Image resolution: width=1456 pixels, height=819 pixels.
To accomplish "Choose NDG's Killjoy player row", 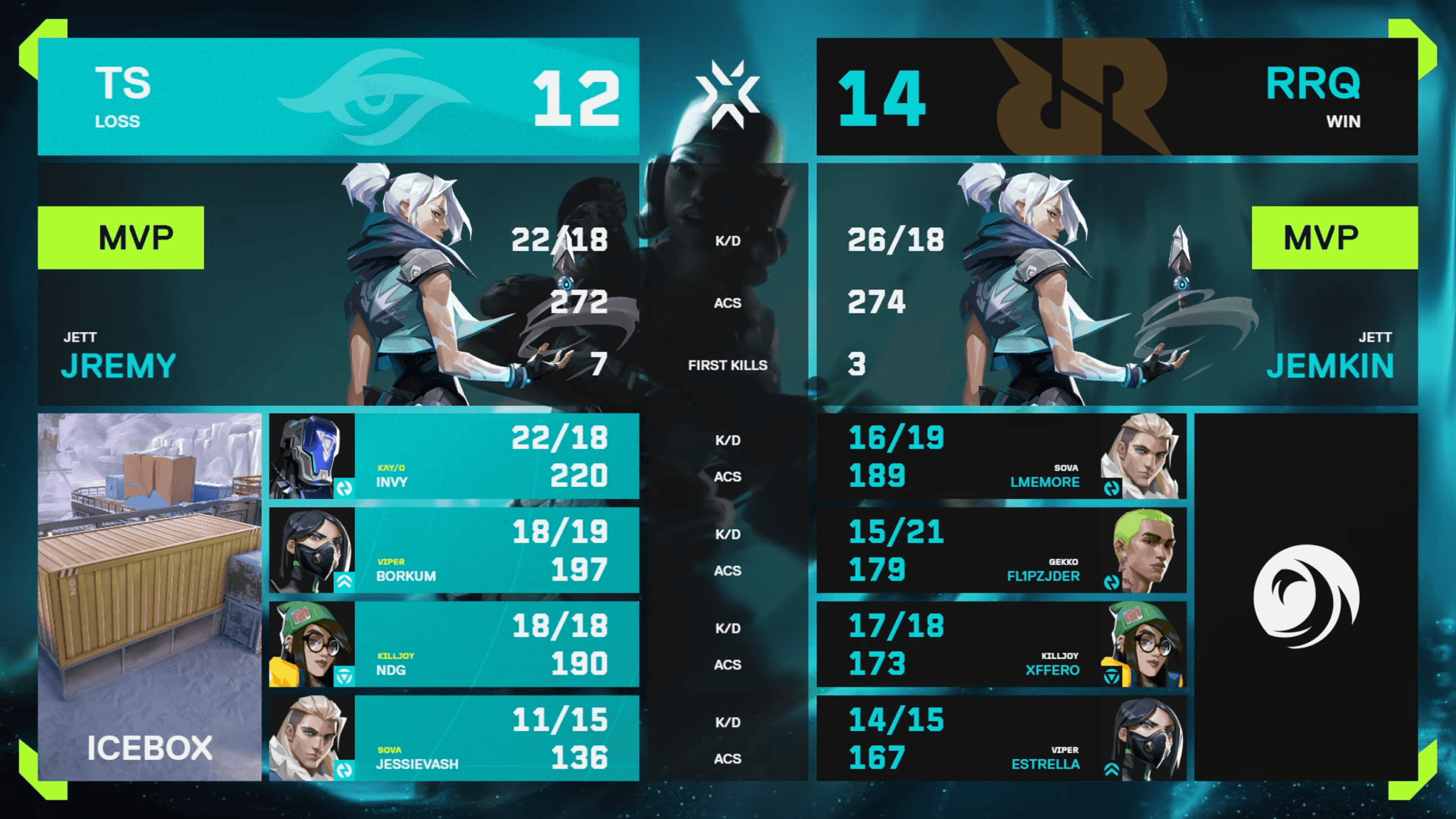I will tap(454, 644).
